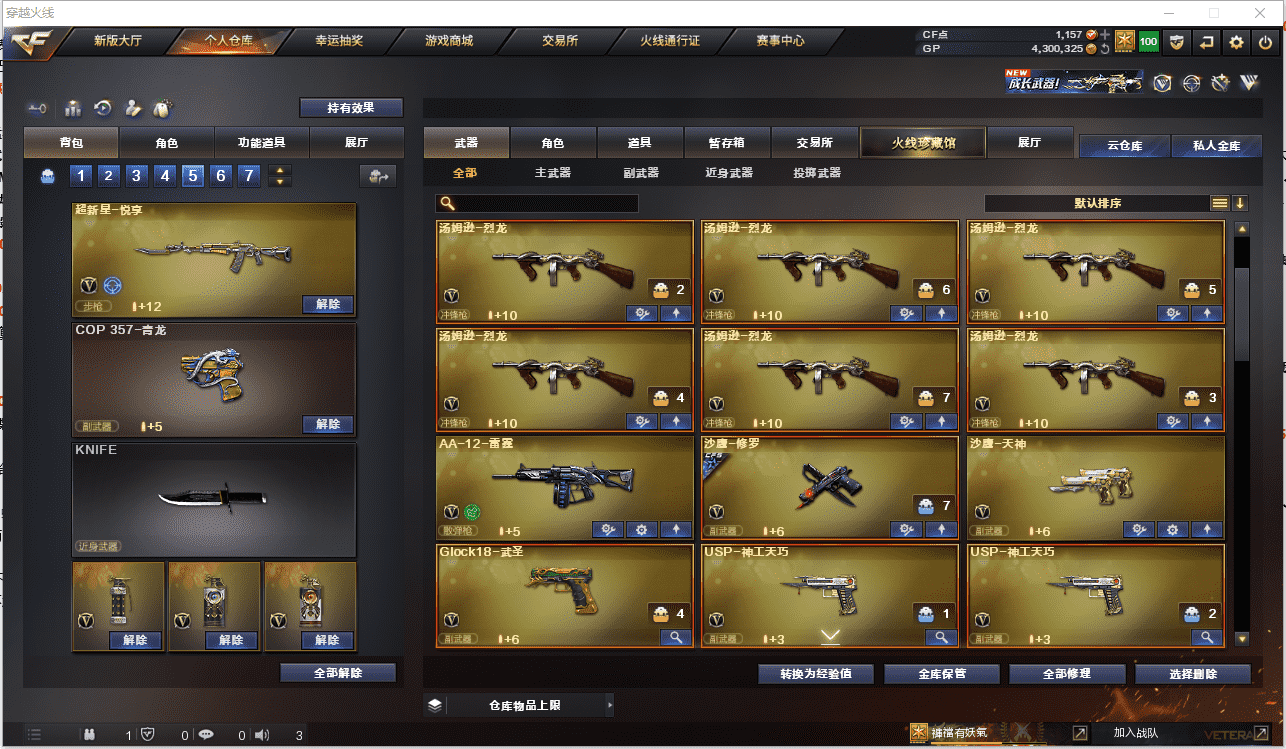Click the 持有效果 button
The width and height of the screenshot is (1286, 749).
tap(351, 108)
